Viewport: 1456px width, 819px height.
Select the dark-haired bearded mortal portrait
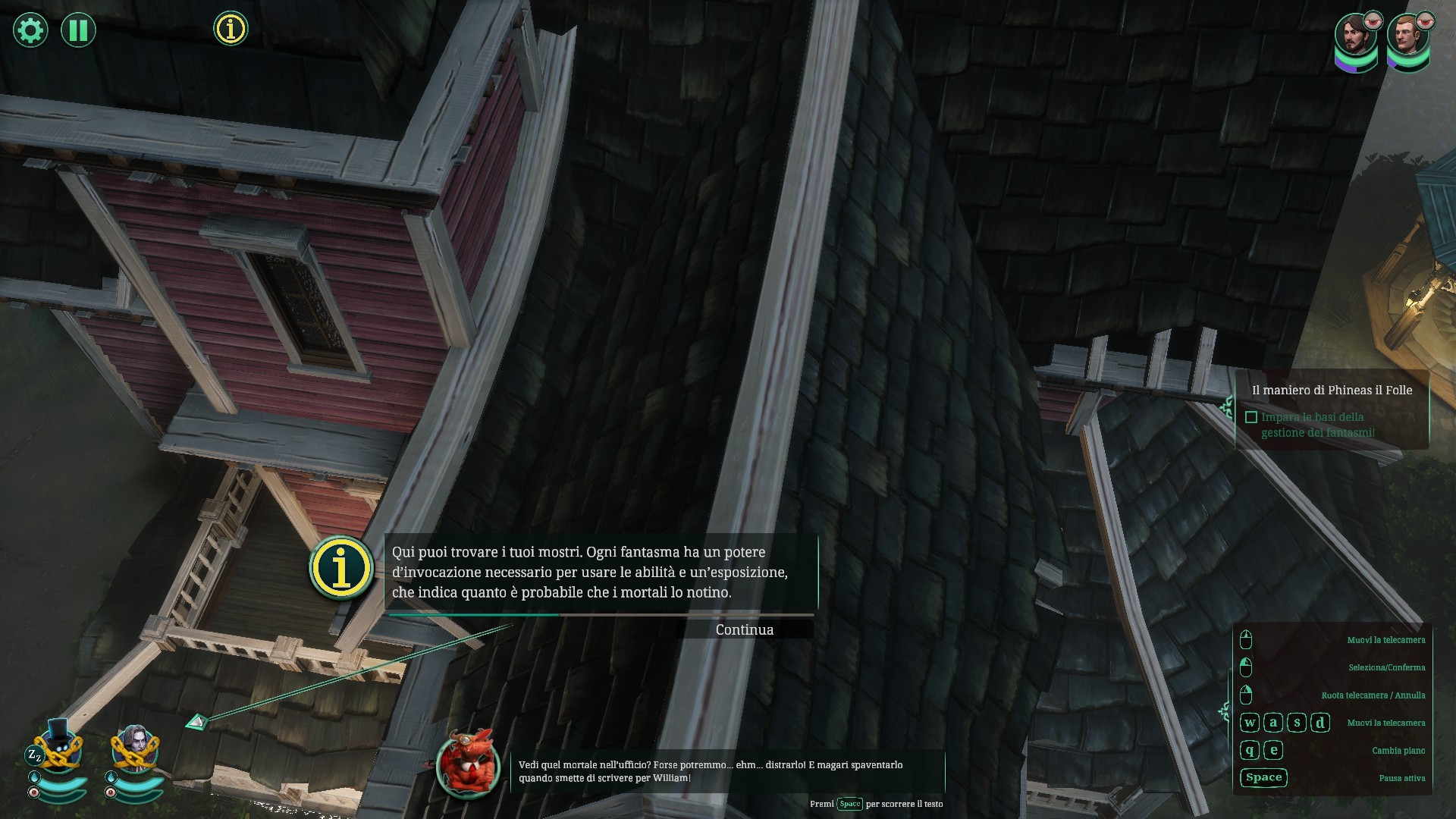point(1355,38)
